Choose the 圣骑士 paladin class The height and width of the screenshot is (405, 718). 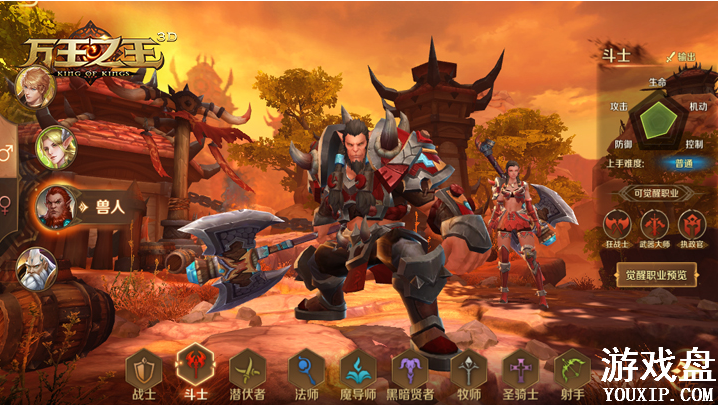(x=520, y=369)
